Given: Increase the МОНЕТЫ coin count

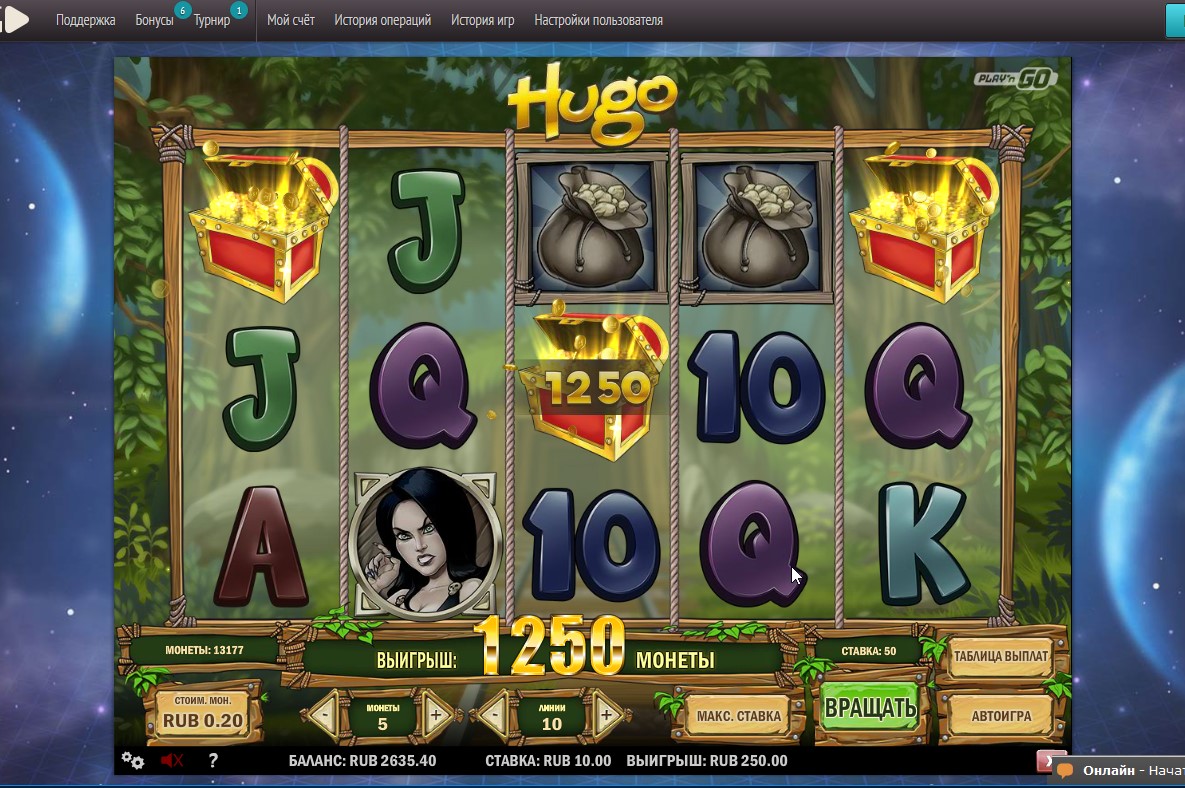Looking at the screenshot, I should point(436,716).
